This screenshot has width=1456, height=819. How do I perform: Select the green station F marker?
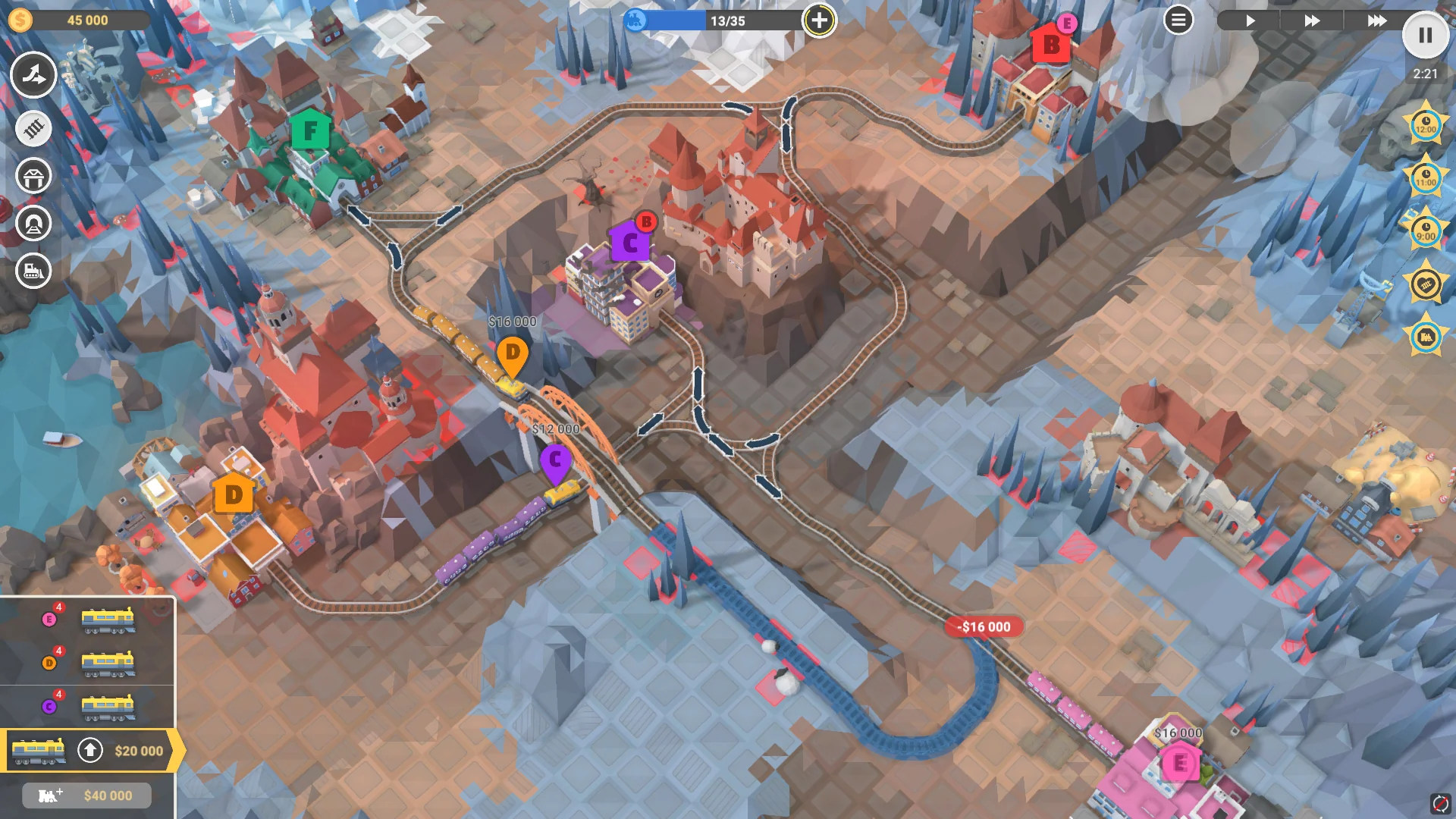tap(310, 130)
